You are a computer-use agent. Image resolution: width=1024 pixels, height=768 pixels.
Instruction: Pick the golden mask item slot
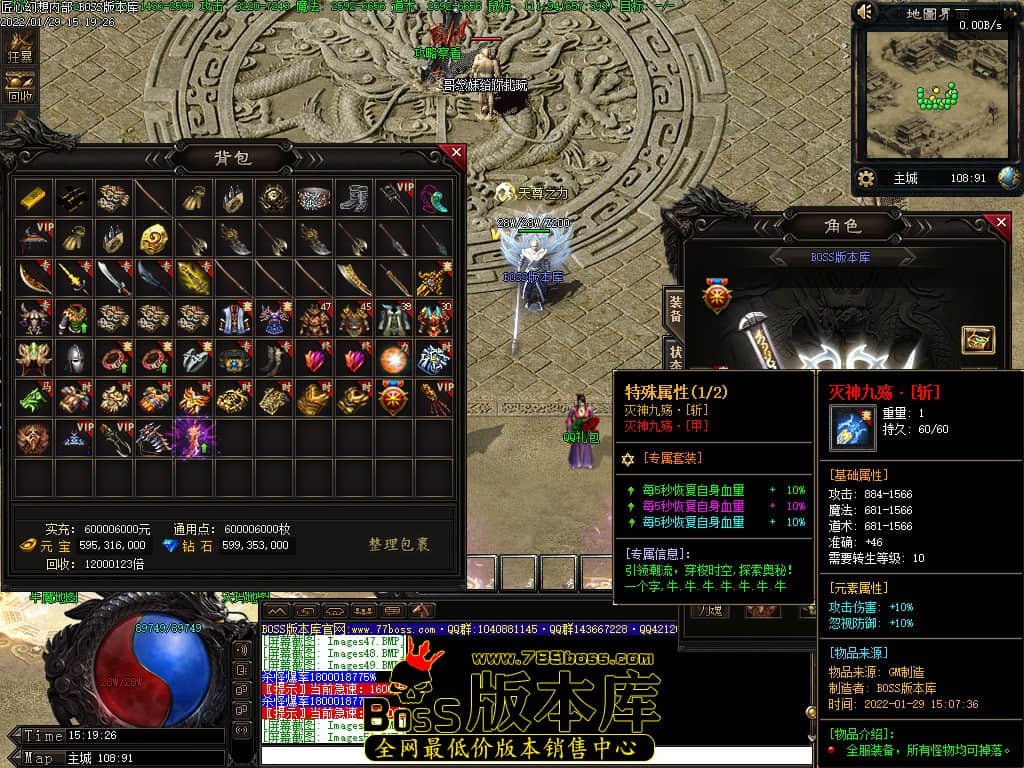click(x=153, y=239)
